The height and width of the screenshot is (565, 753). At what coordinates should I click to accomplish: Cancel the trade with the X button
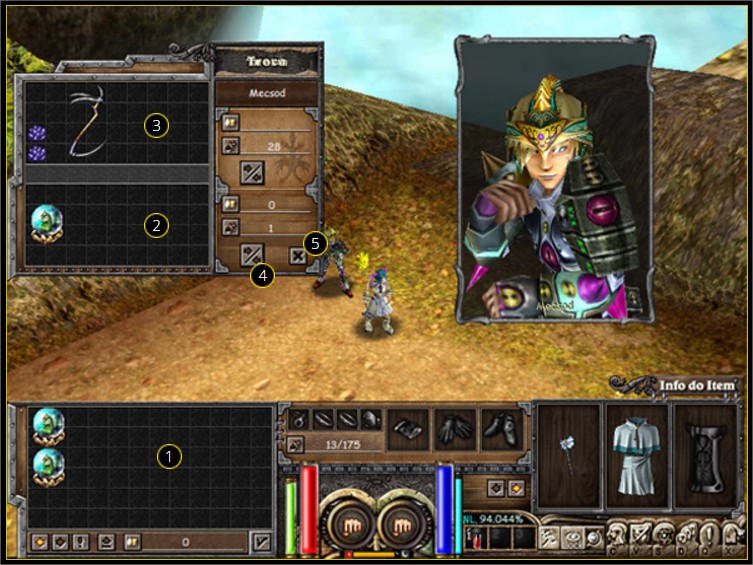[298, 255]
